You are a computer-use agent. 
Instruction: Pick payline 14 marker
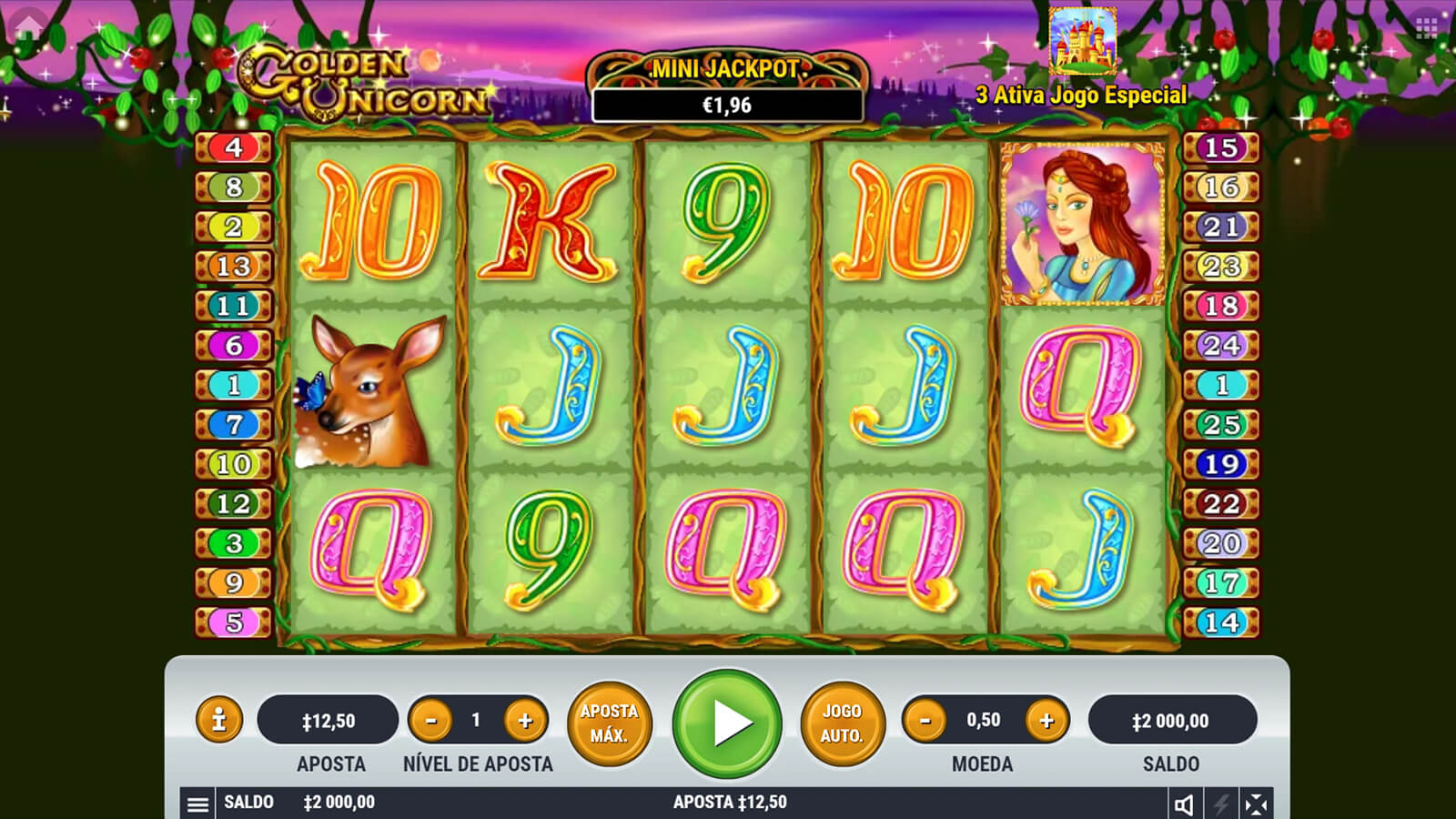(x=1221, y=622)
